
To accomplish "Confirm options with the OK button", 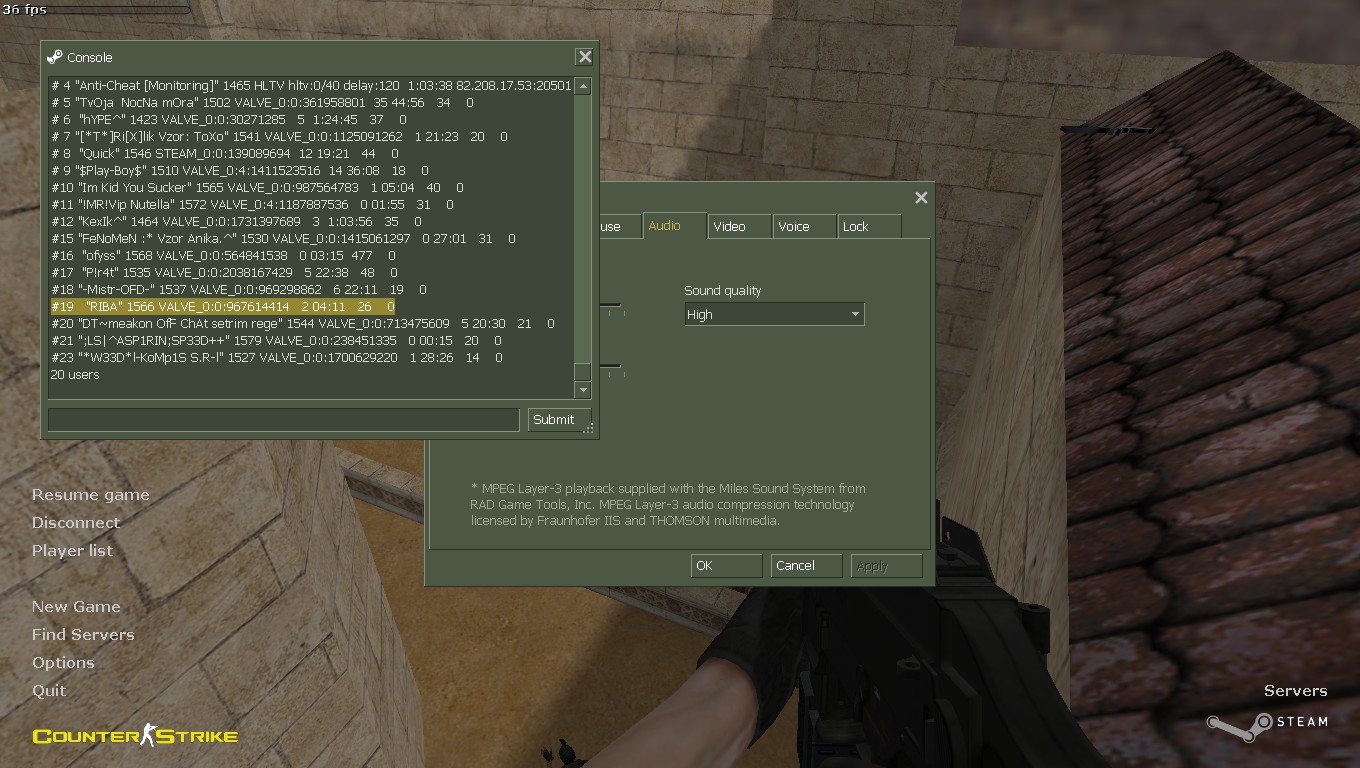I will 726,566.
